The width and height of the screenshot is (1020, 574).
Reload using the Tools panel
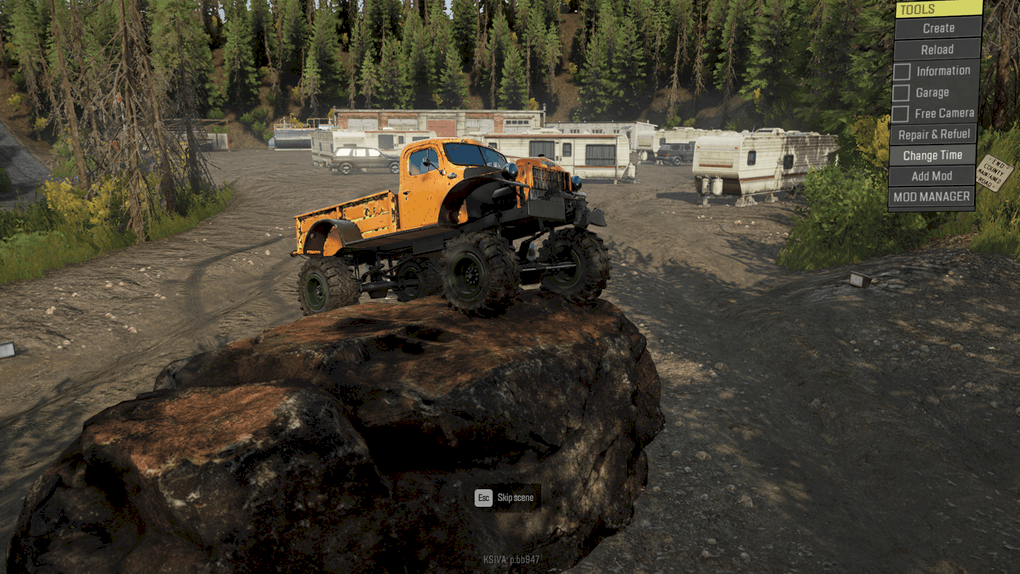(x=937, y=49)
